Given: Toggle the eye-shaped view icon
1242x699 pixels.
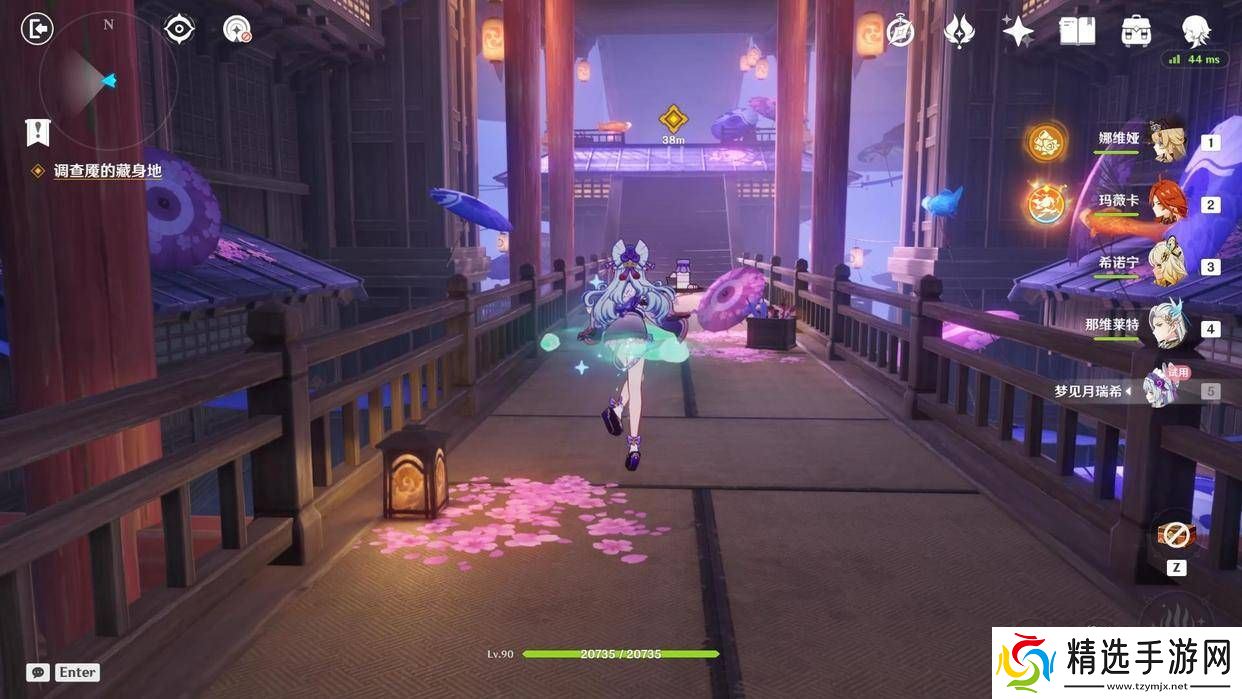Looking at the screenshot, I should pyautogui.click(x=179, y=29).
